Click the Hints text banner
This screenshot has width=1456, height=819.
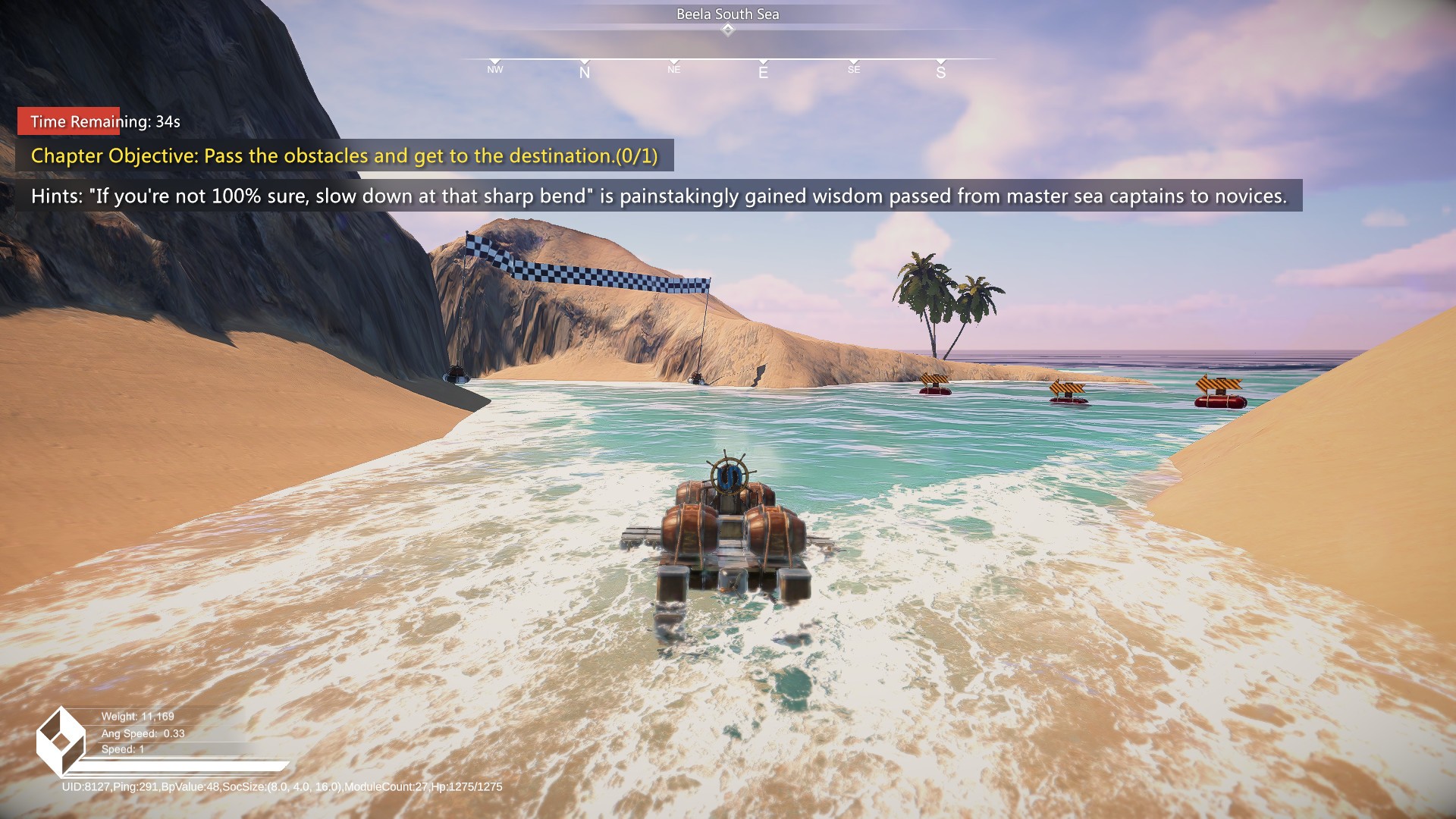pos(658,196)
